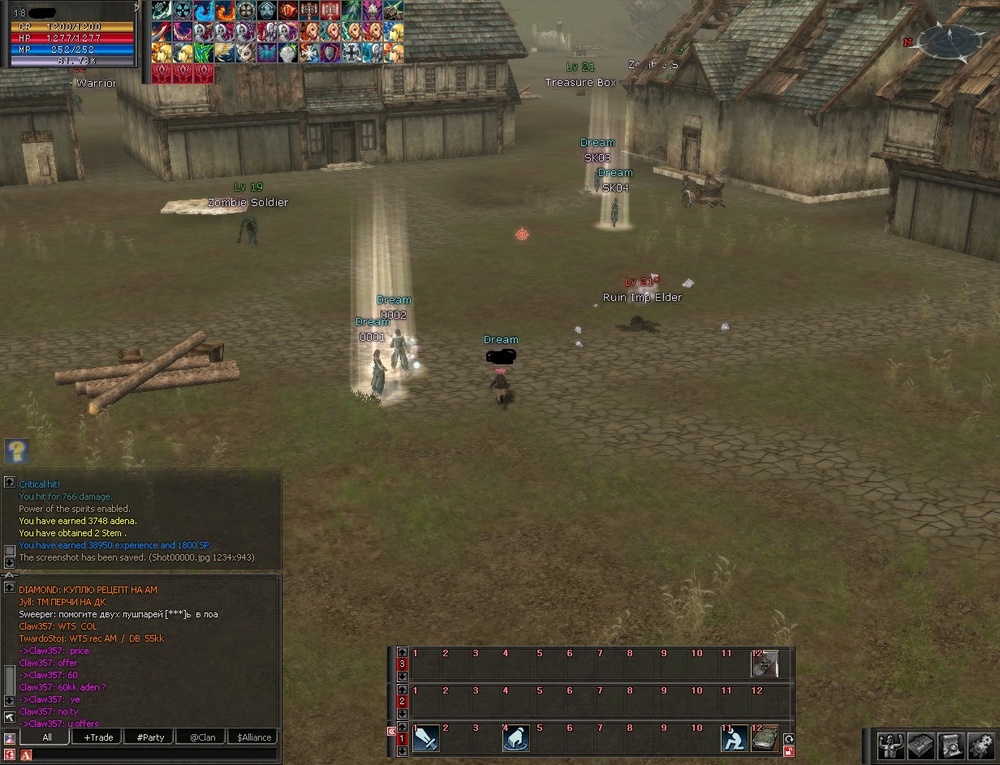Click the chat text input field
Image resolution: width=1000 pixels, height=765 pixels.
pyautogui.click(x=150, y=754)
